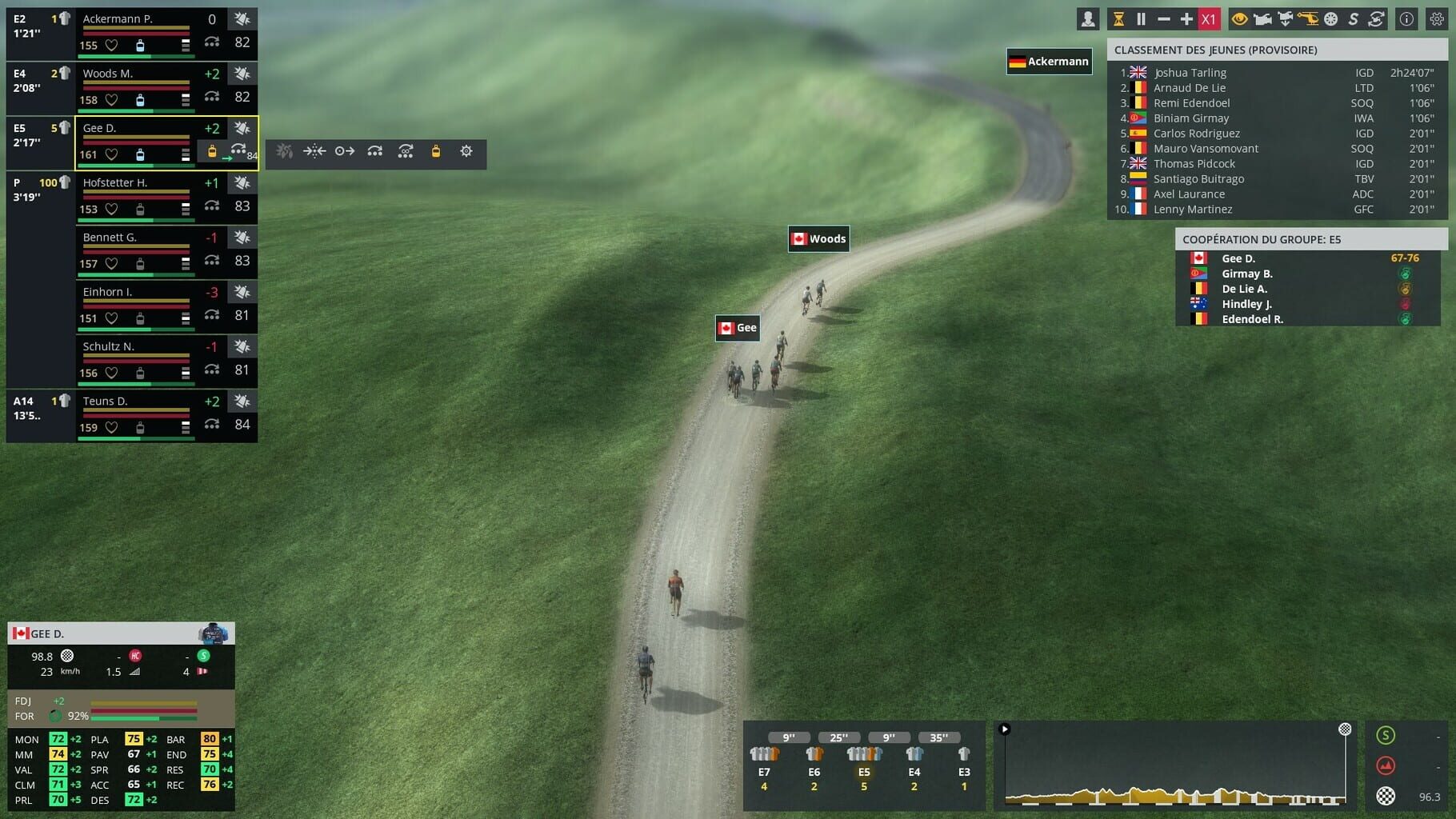Viewport: 1456px width, 819px height.
Task: Pause the race simulation
Action: click(1142, 18)
